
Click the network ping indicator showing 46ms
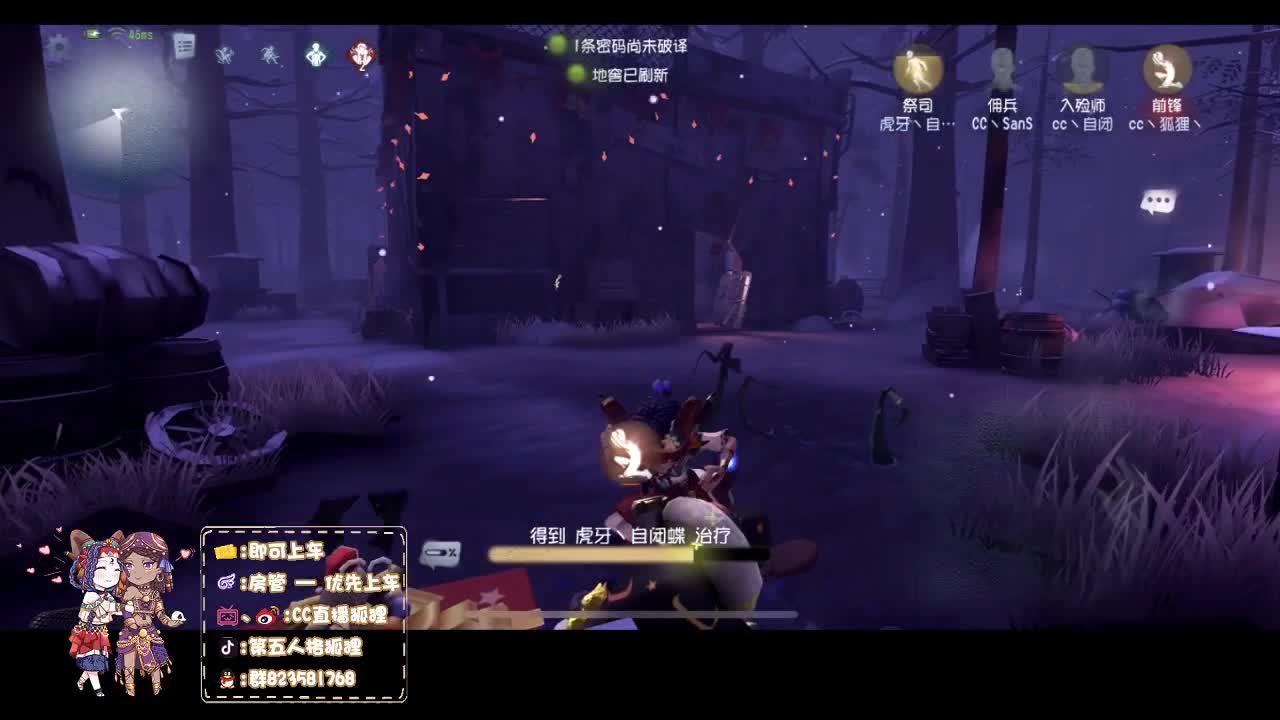coord(136,33)
